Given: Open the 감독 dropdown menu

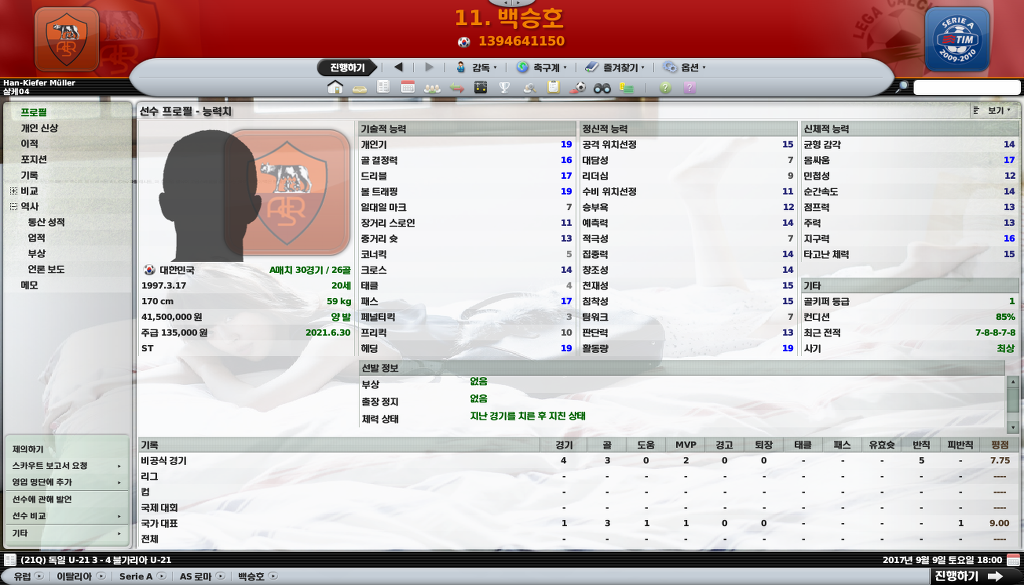Looking at the screenshot, I should 476,68.
